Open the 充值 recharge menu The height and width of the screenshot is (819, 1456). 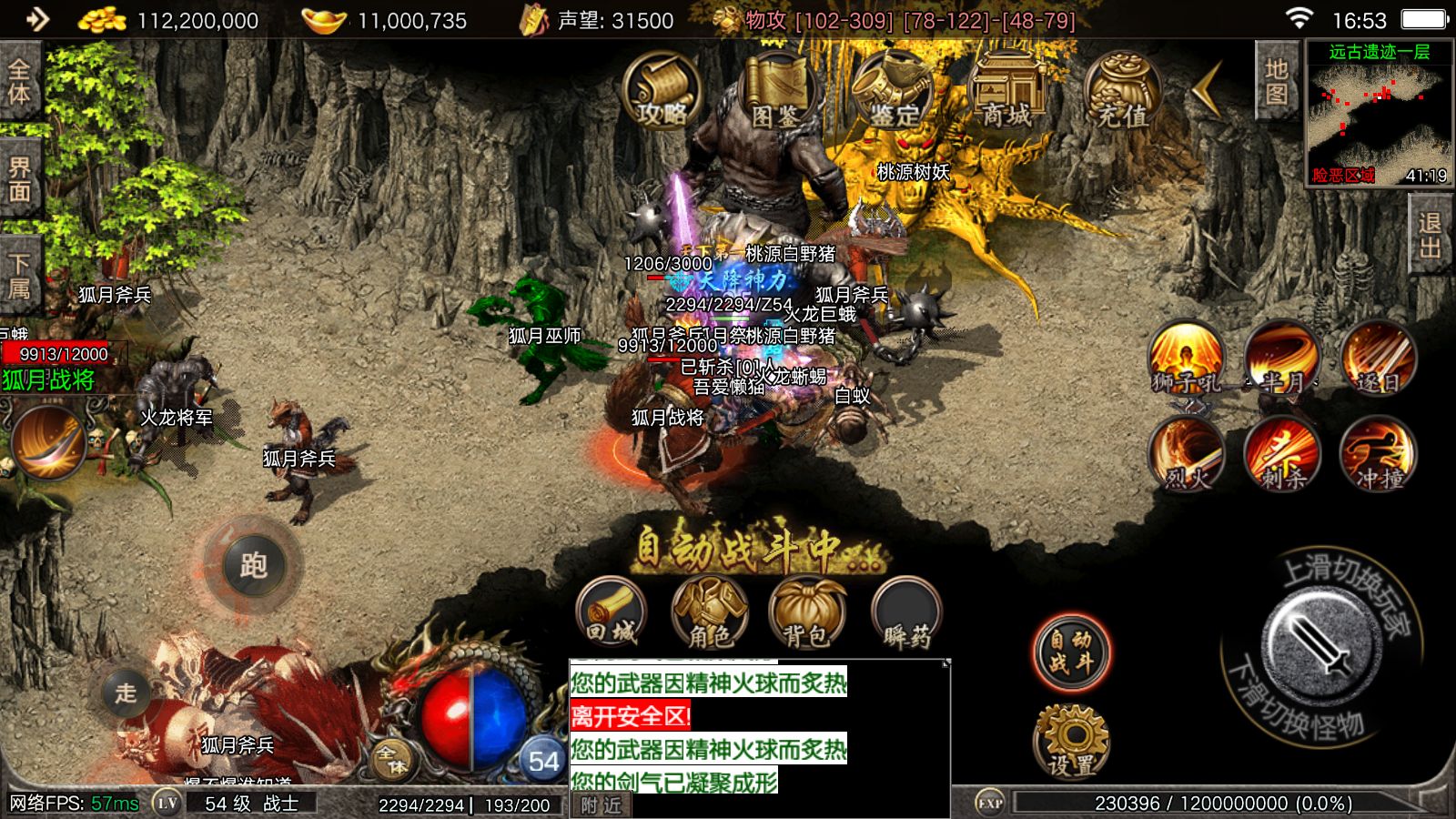tap(1122, 91)
